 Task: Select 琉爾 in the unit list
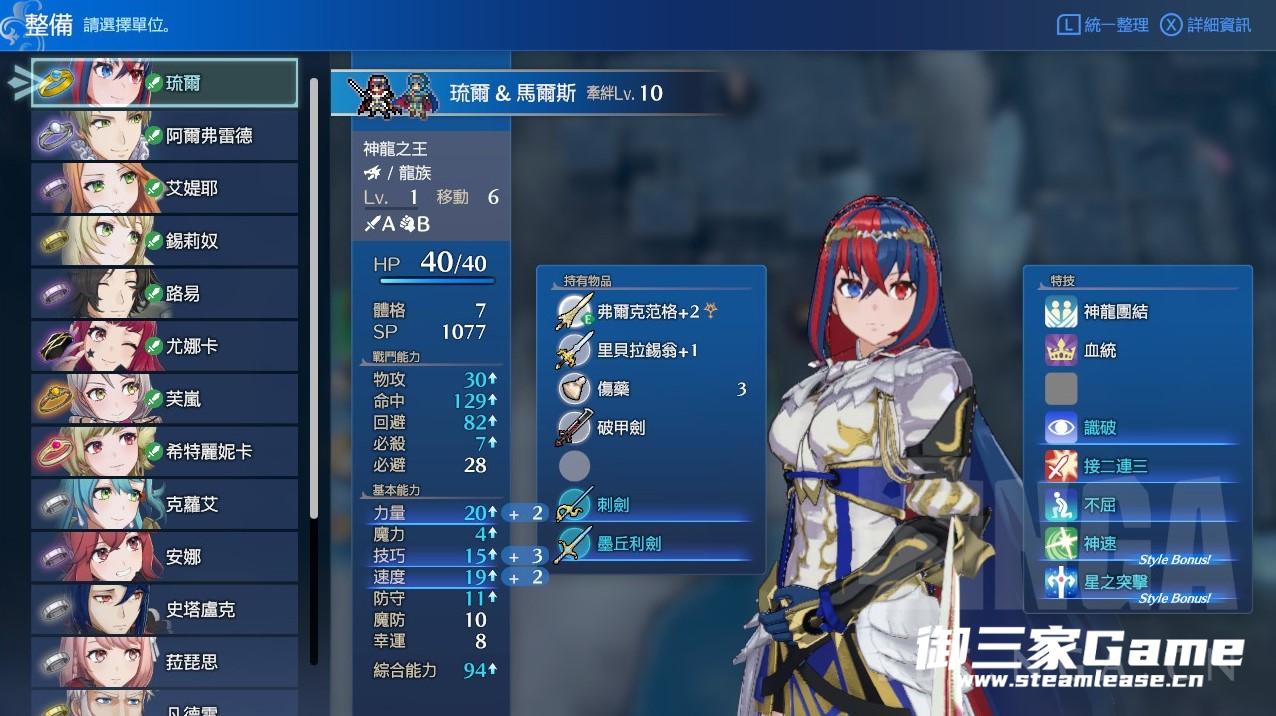165,83
